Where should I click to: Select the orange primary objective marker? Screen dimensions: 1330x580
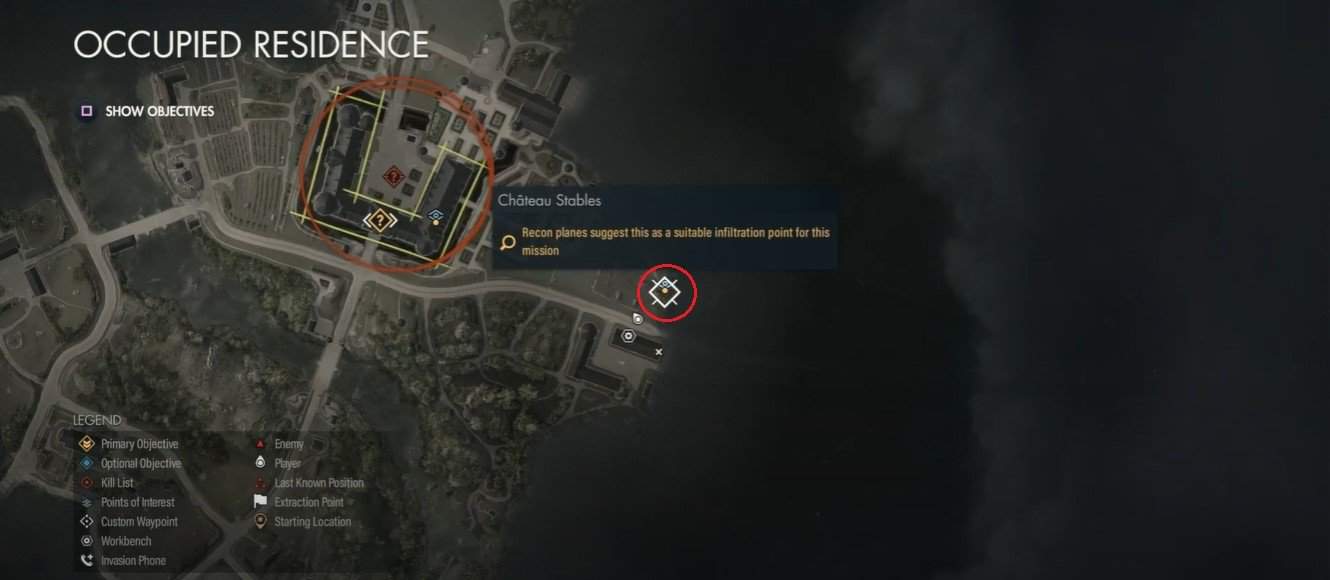tap(379, 220)
